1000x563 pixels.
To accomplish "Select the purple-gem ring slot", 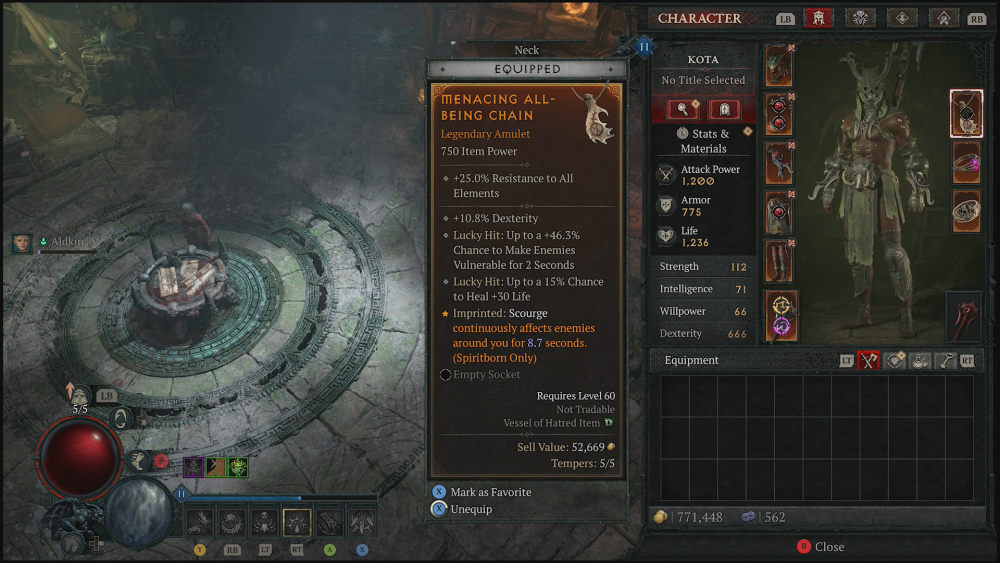I will (966, 162).
